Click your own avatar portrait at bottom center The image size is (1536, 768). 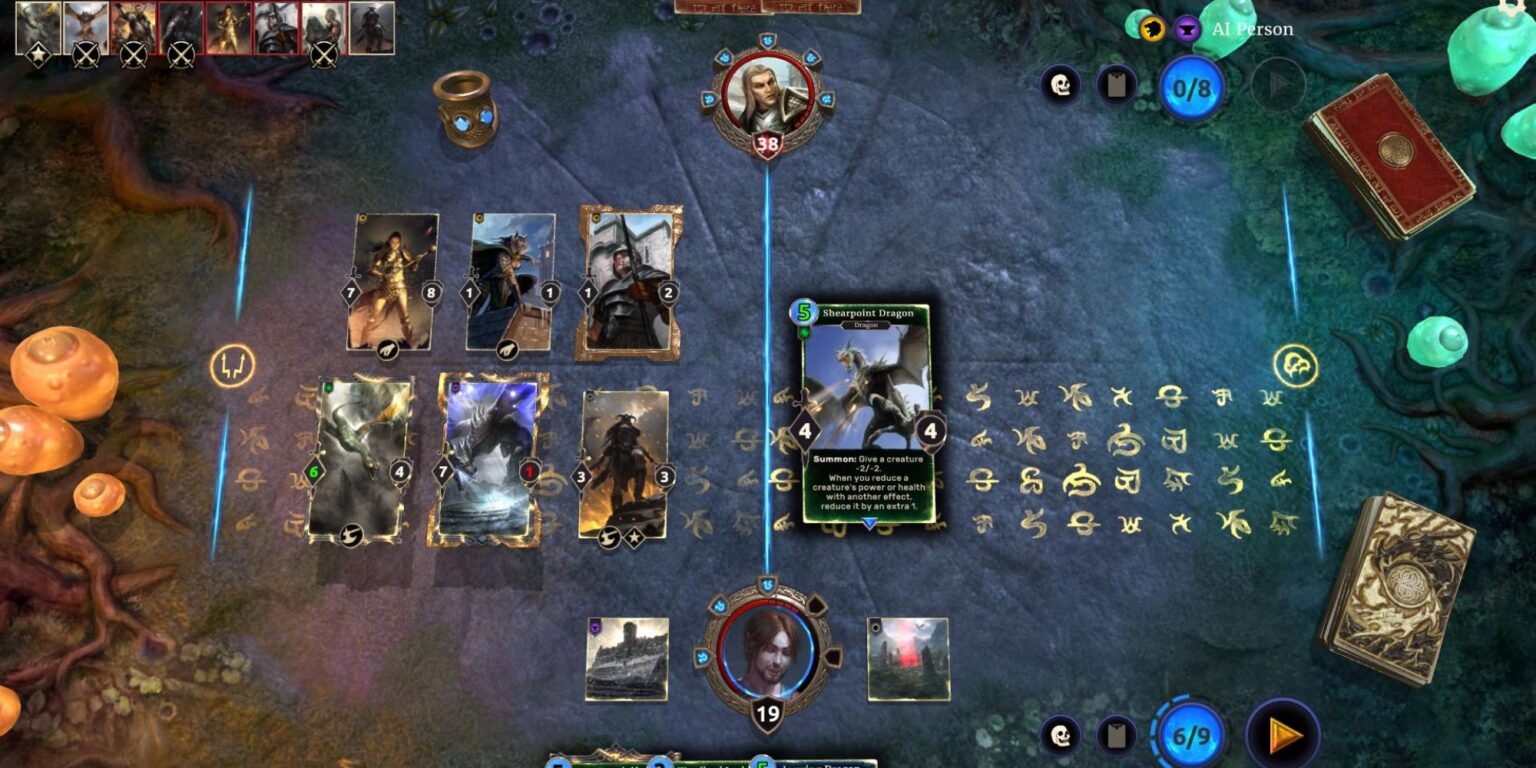[767, 660]
